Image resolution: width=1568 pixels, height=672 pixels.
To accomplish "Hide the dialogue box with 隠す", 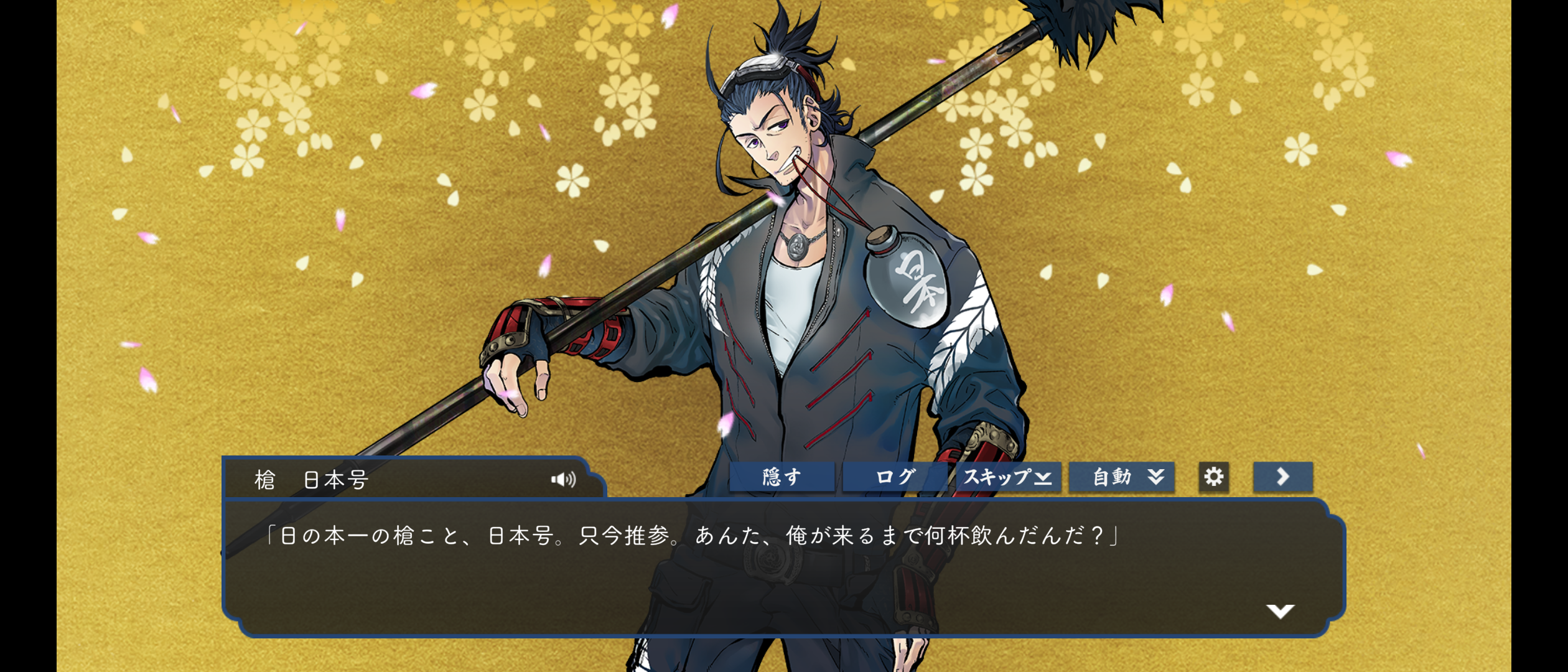I will pos(782,477).
